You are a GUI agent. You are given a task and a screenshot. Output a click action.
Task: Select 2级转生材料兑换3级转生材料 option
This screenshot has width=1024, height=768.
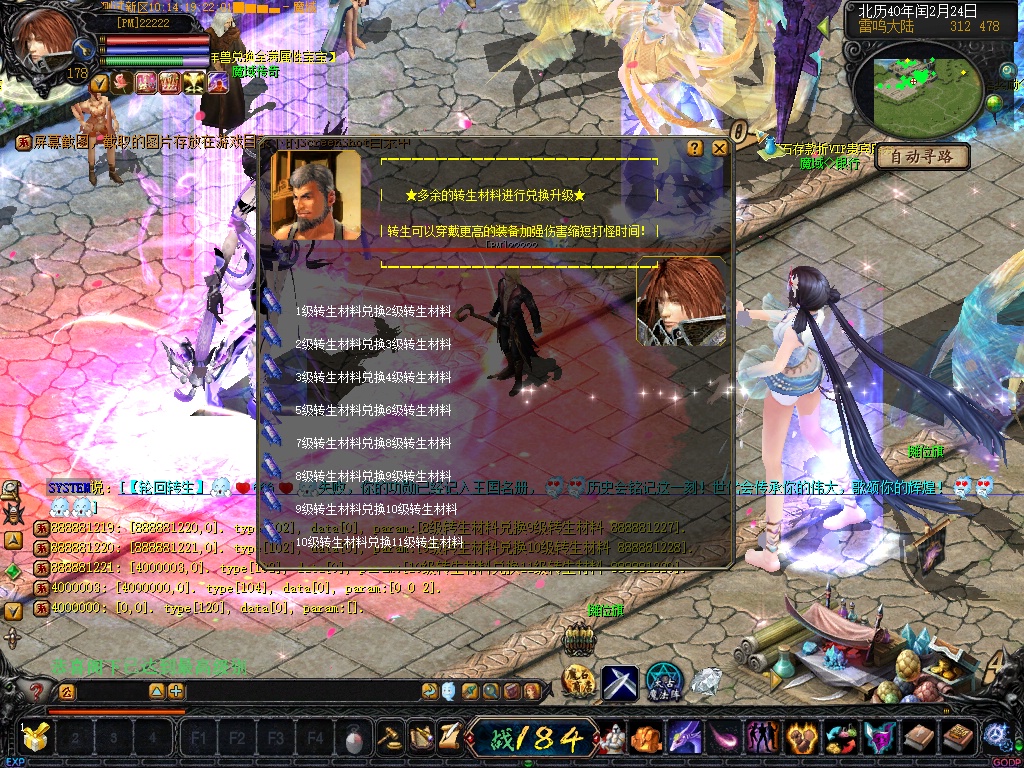coord(373,344)
